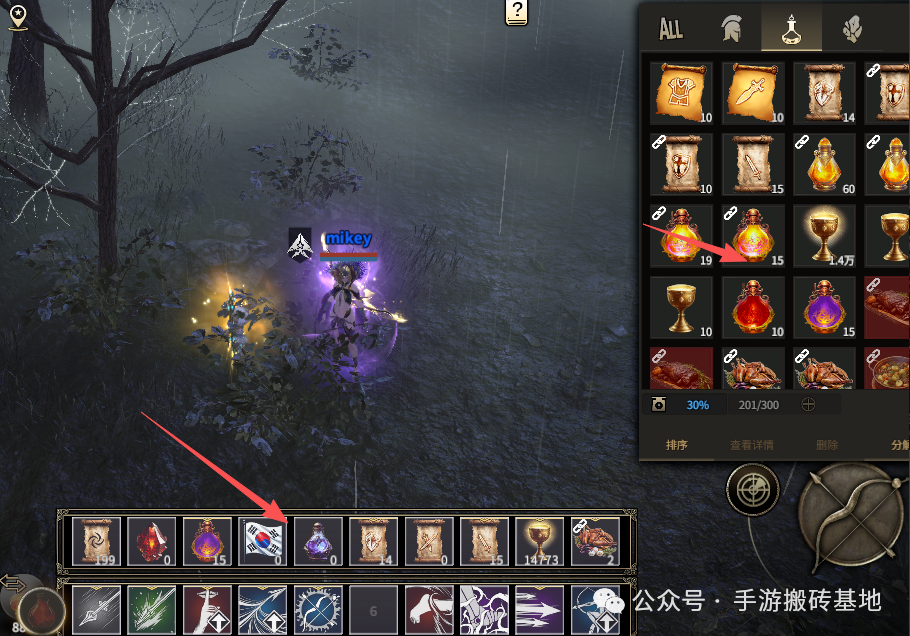This screenshot has width=910, height=636.
Task: Activate the golden chalice hotbar slot
Action: [540, 541]
